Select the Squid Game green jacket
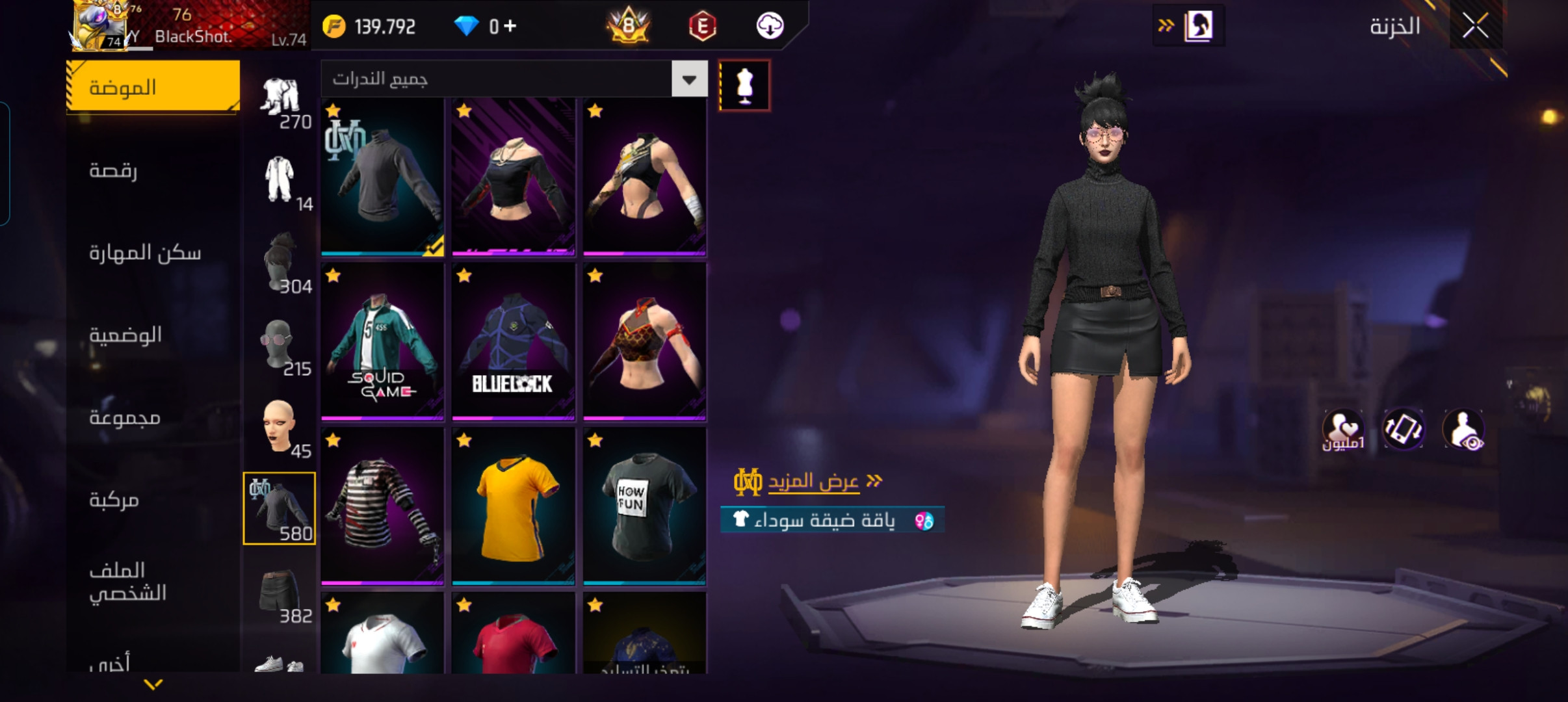This screenshot has height=702, width=1568. pos(382,342)
